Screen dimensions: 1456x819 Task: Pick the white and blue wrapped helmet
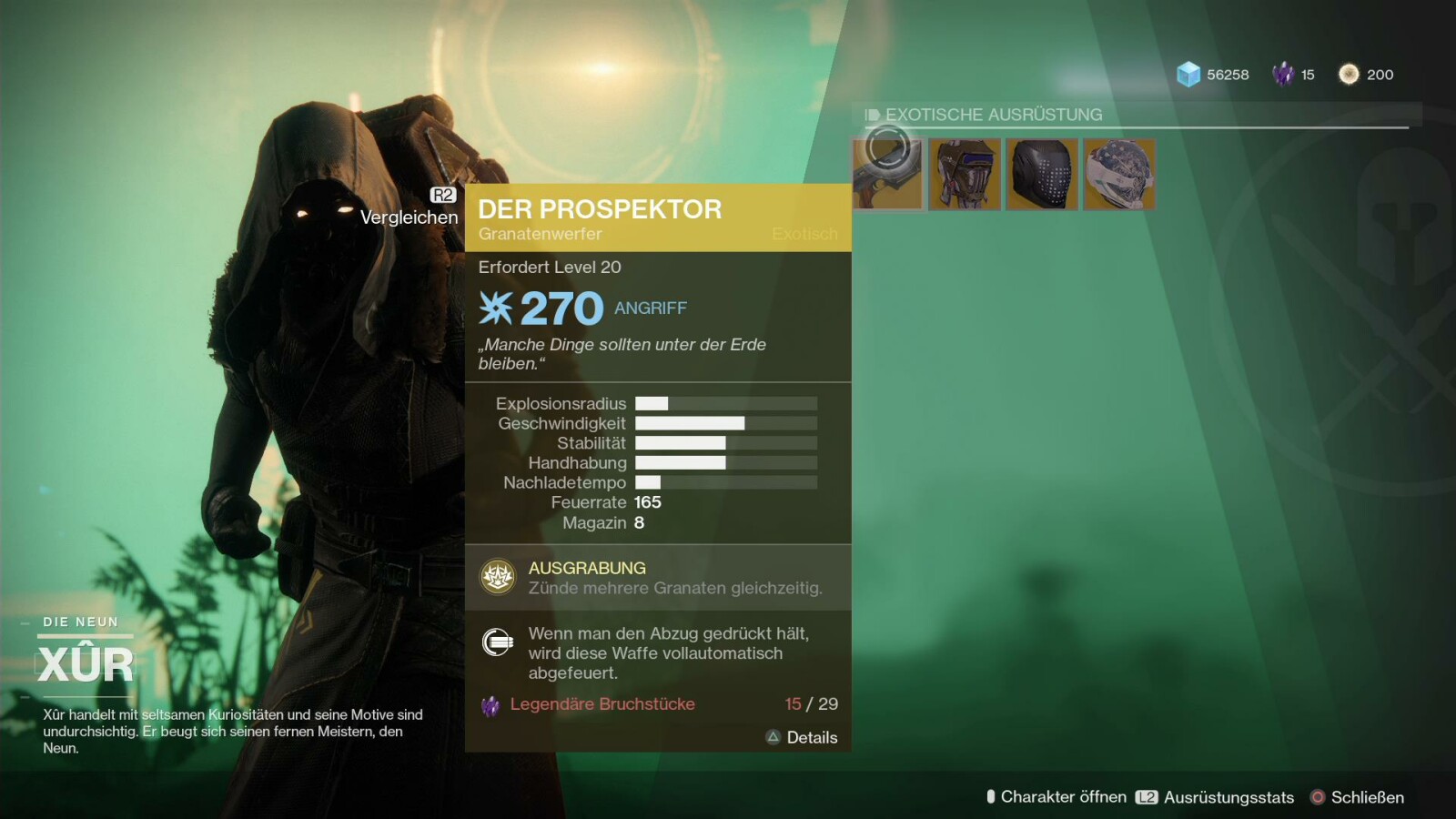coord(1119,174)
